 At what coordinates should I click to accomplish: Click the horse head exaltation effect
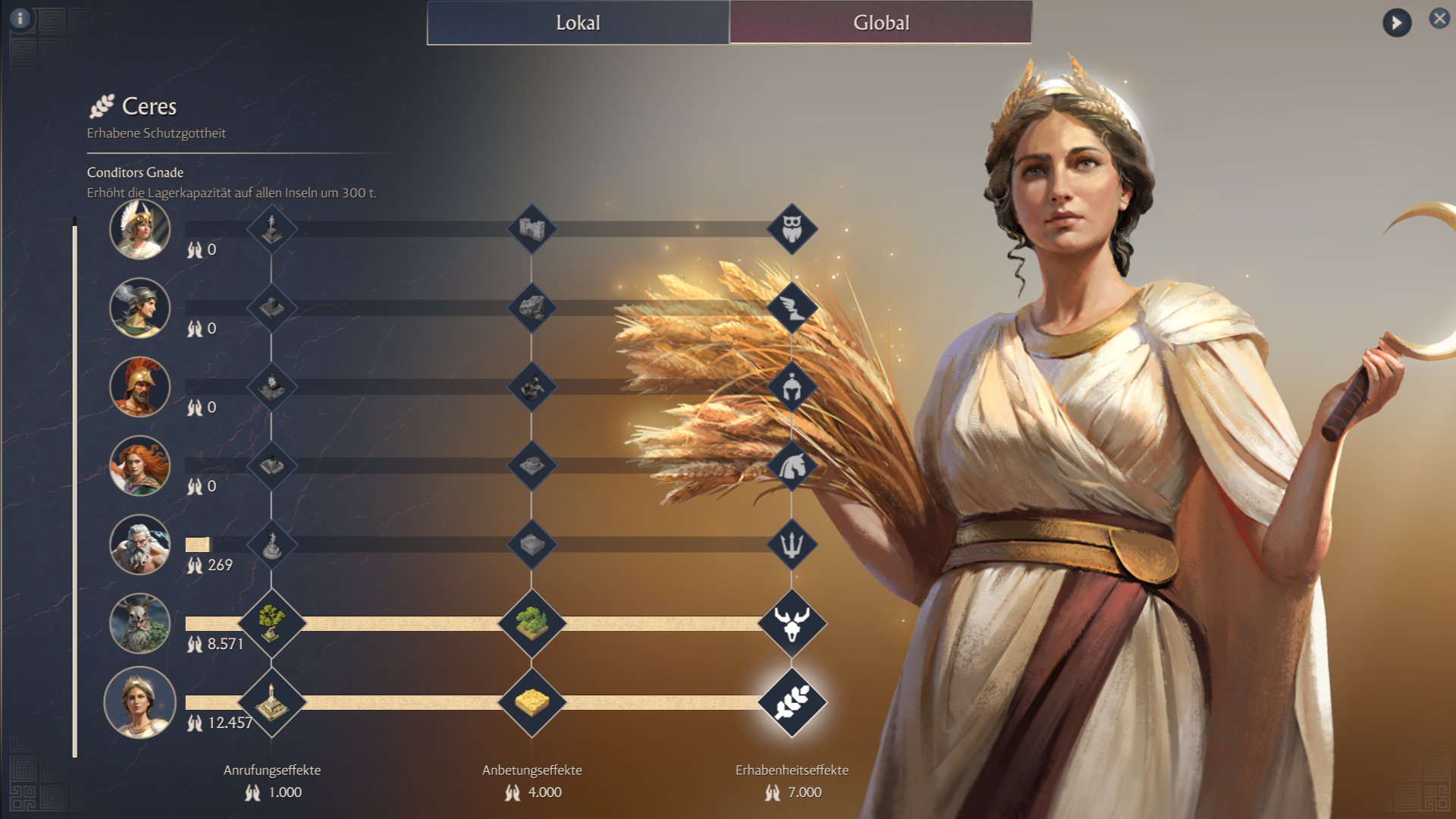[792, 466]
